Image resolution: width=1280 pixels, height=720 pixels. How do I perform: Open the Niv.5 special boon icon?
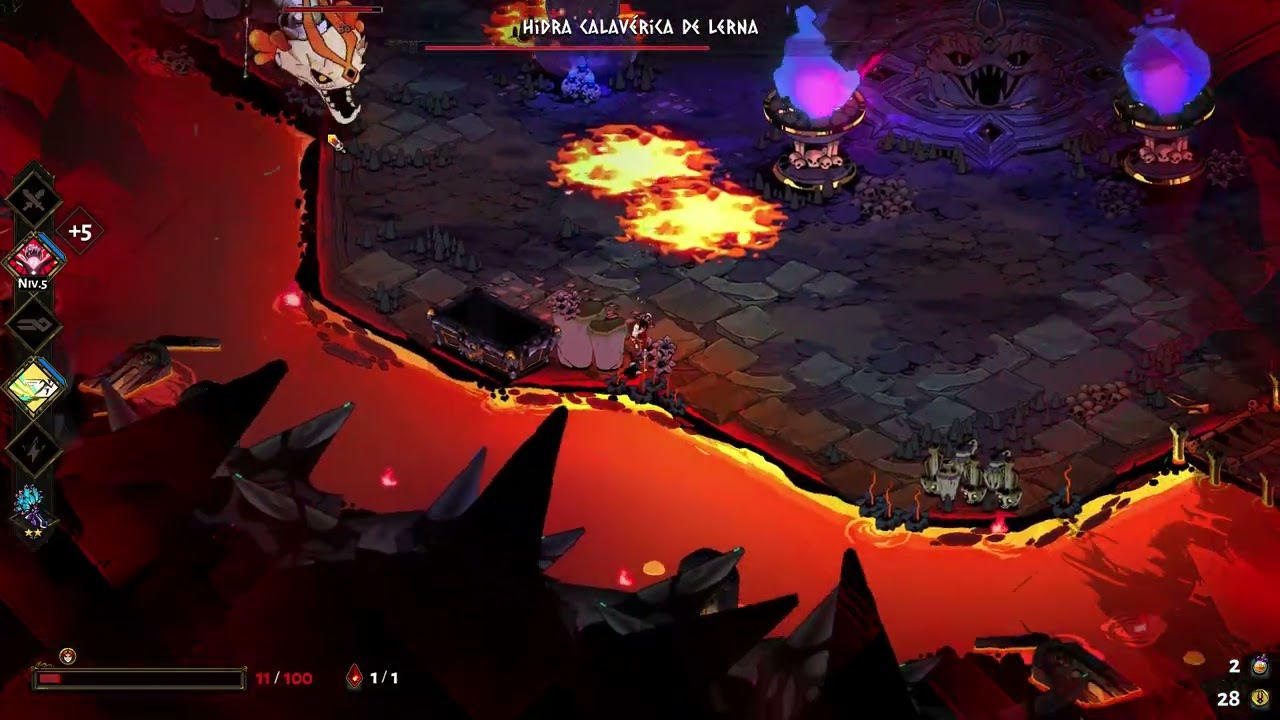35,256
